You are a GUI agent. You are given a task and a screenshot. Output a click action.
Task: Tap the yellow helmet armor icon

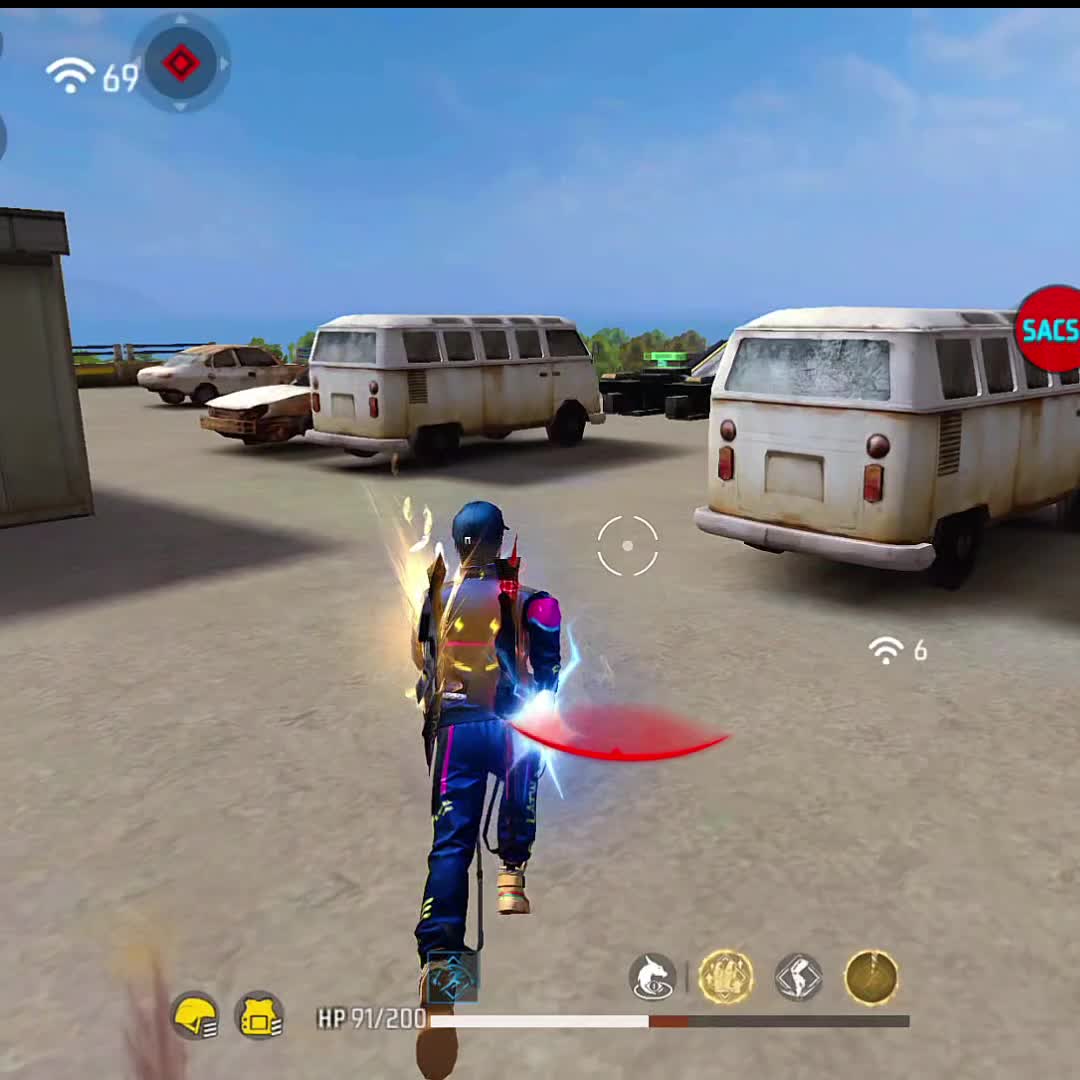click(x=195, y=1018)
